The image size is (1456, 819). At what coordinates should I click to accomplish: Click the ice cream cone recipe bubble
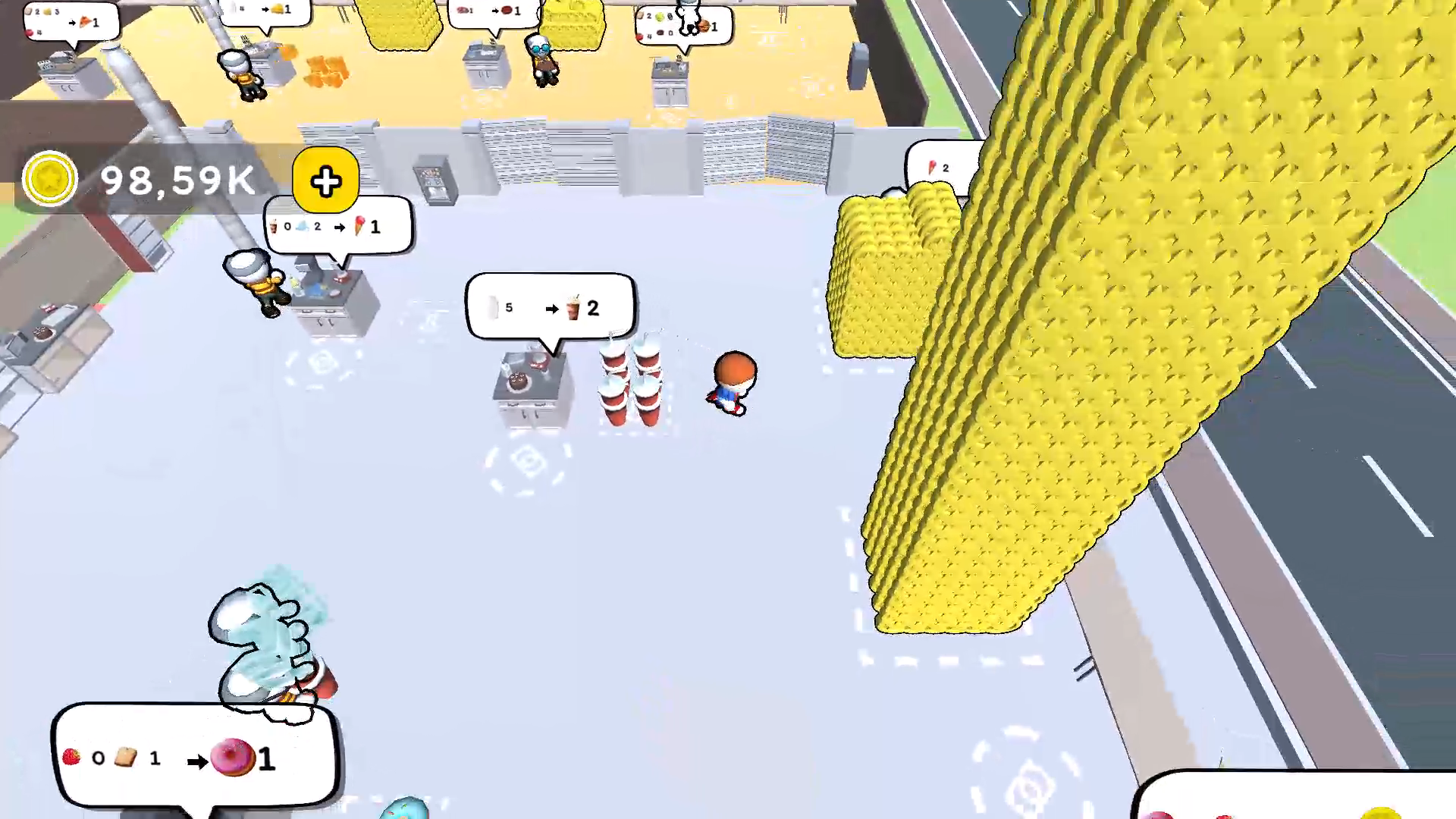click(x=337, y=226)
